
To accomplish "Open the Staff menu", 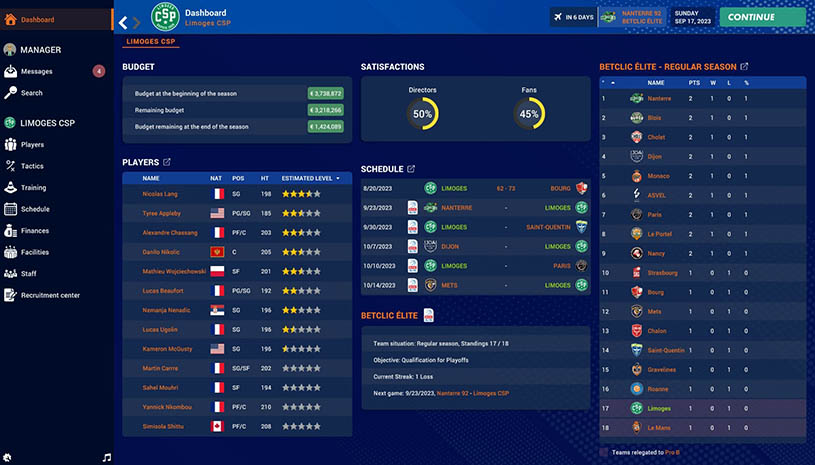I will [29, 273].
